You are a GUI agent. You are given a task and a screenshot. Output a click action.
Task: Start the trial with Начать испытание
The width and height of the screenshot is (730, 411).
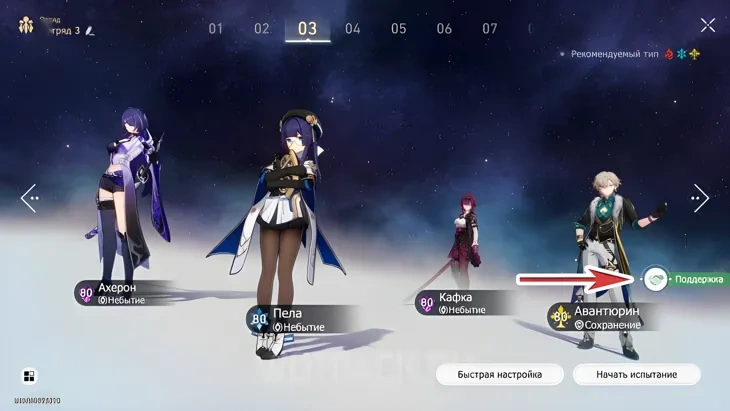pyautogui.click(x=636, y=374)
